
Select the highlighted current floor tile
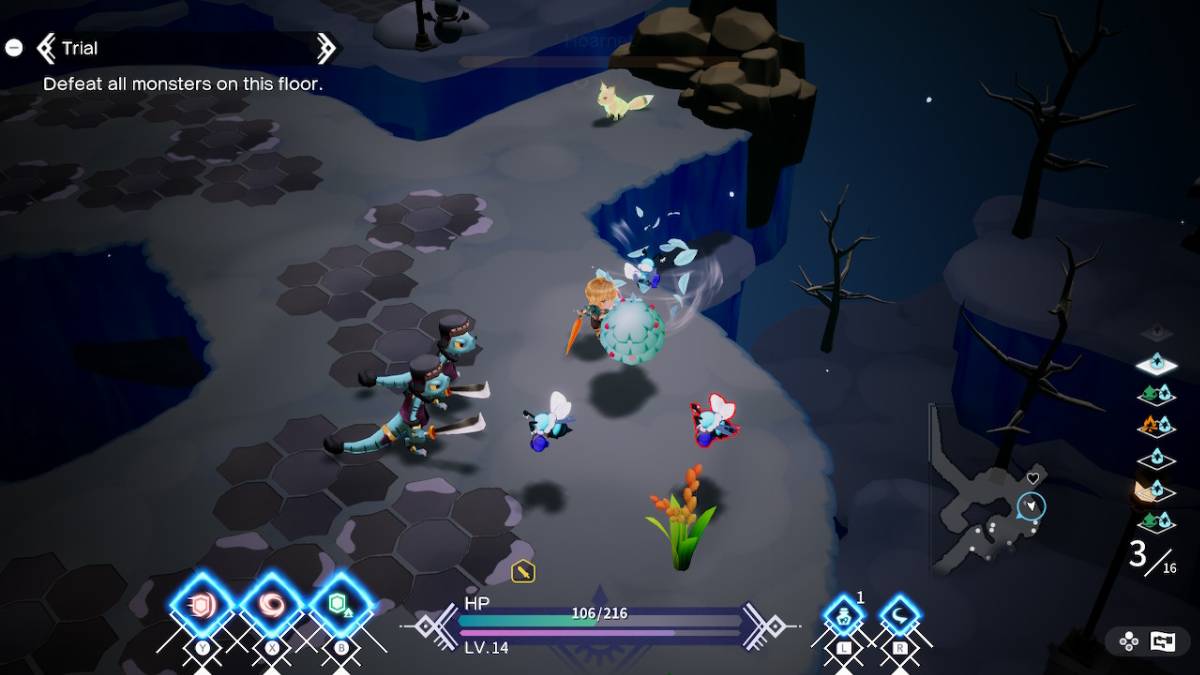pos(1156,365)
